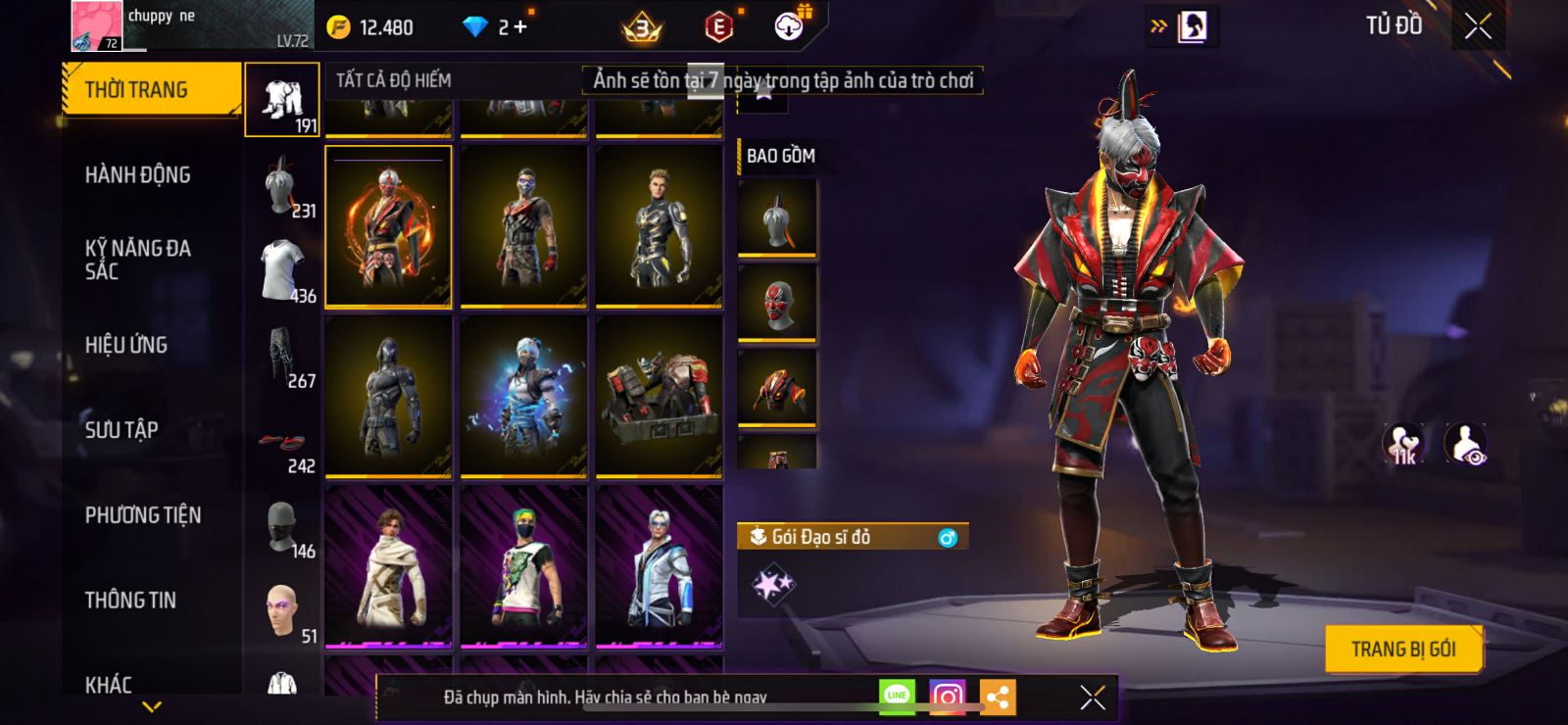Dismiss the screenshot share banner
The height and width of the screenshot is (725, 1568).
1092,697
